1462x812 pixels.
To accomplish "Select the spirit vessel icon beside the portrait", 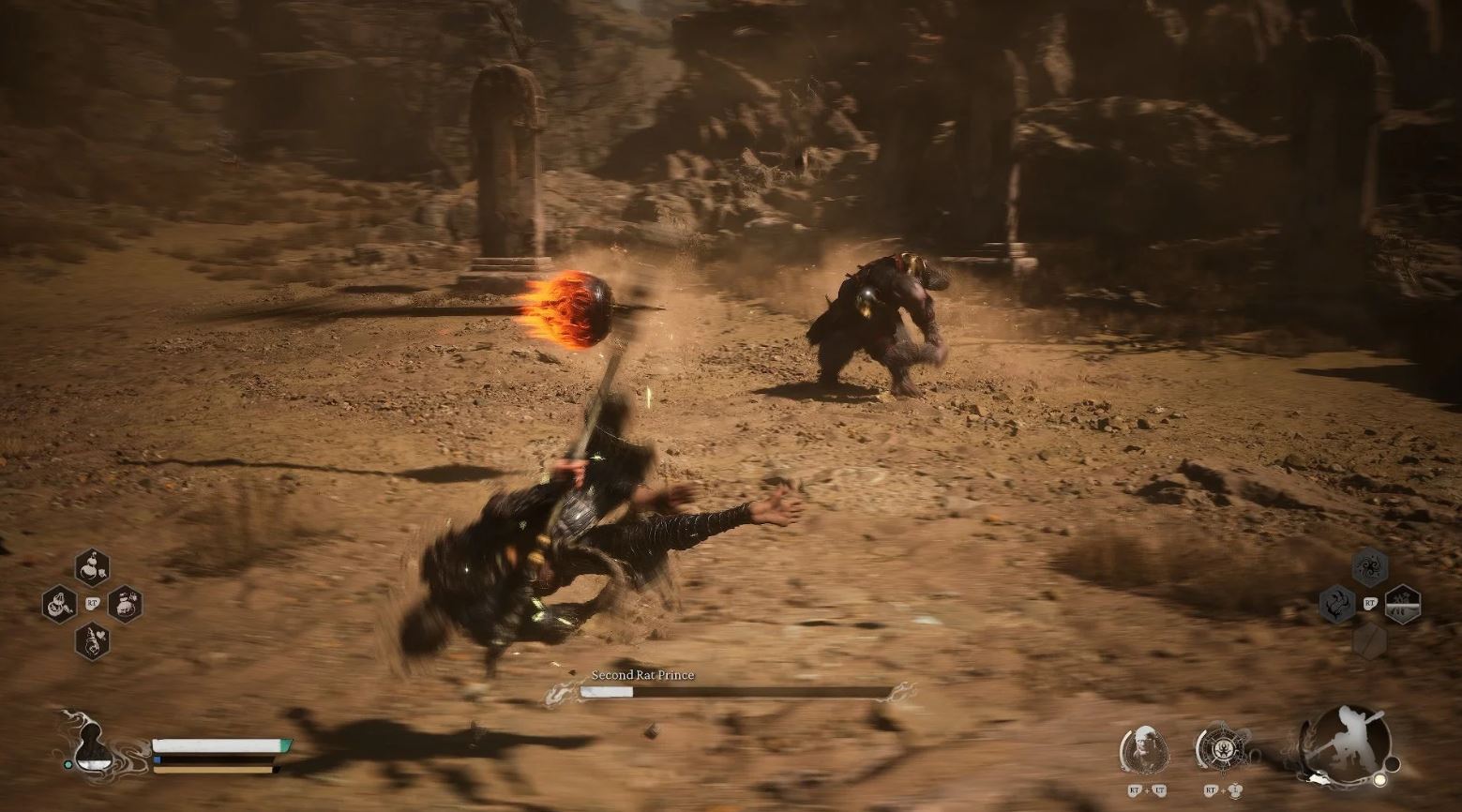I will click(x=1222, y=747).
